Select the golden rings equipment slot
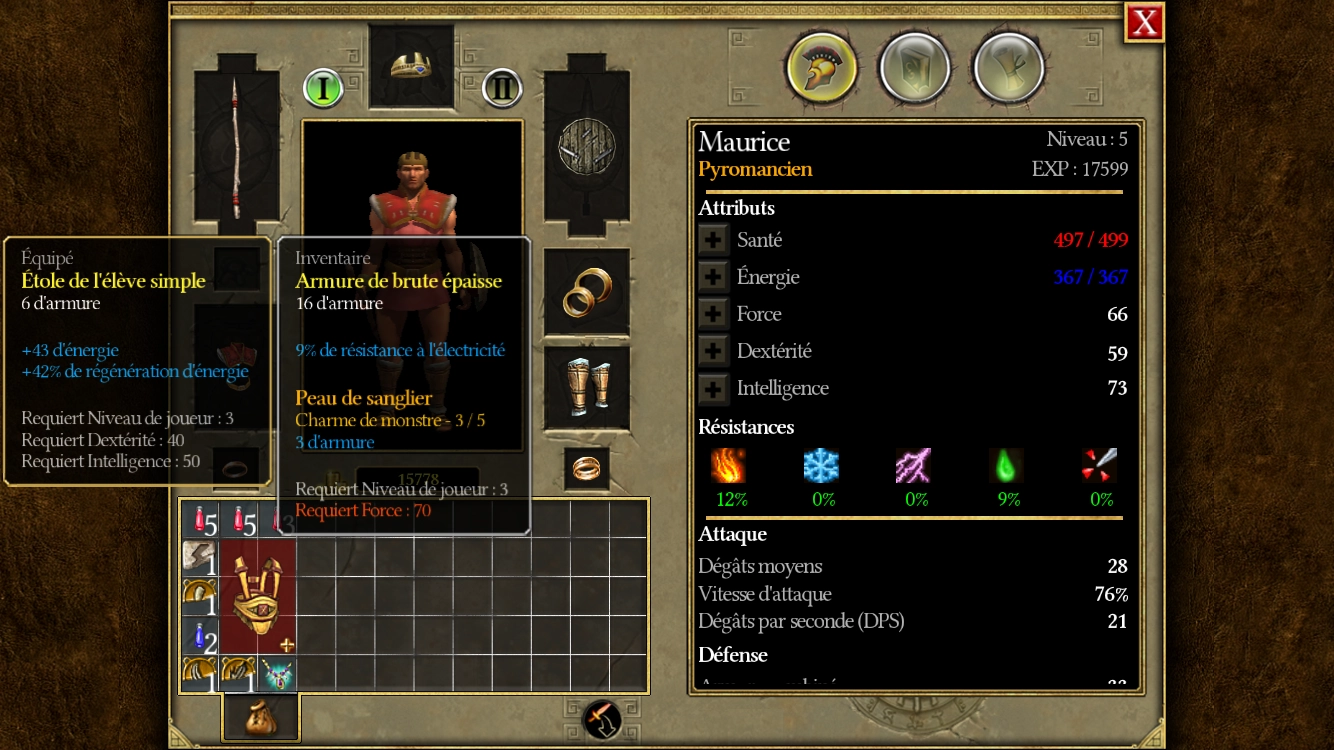Screen dimensions: 1334x750 (586, 292)
